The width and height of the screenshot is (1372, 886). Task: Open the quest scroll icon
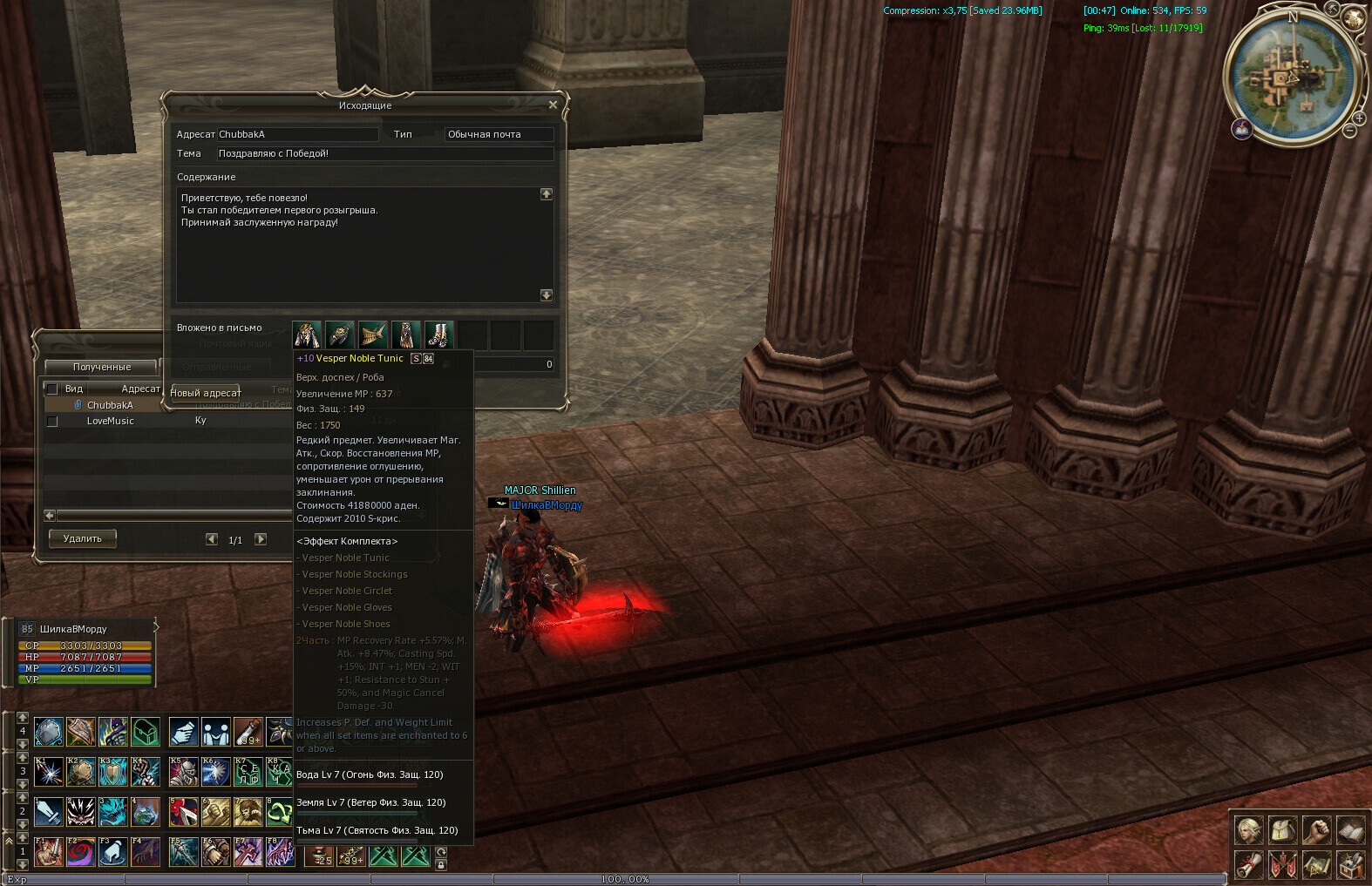pos(1248,865)
